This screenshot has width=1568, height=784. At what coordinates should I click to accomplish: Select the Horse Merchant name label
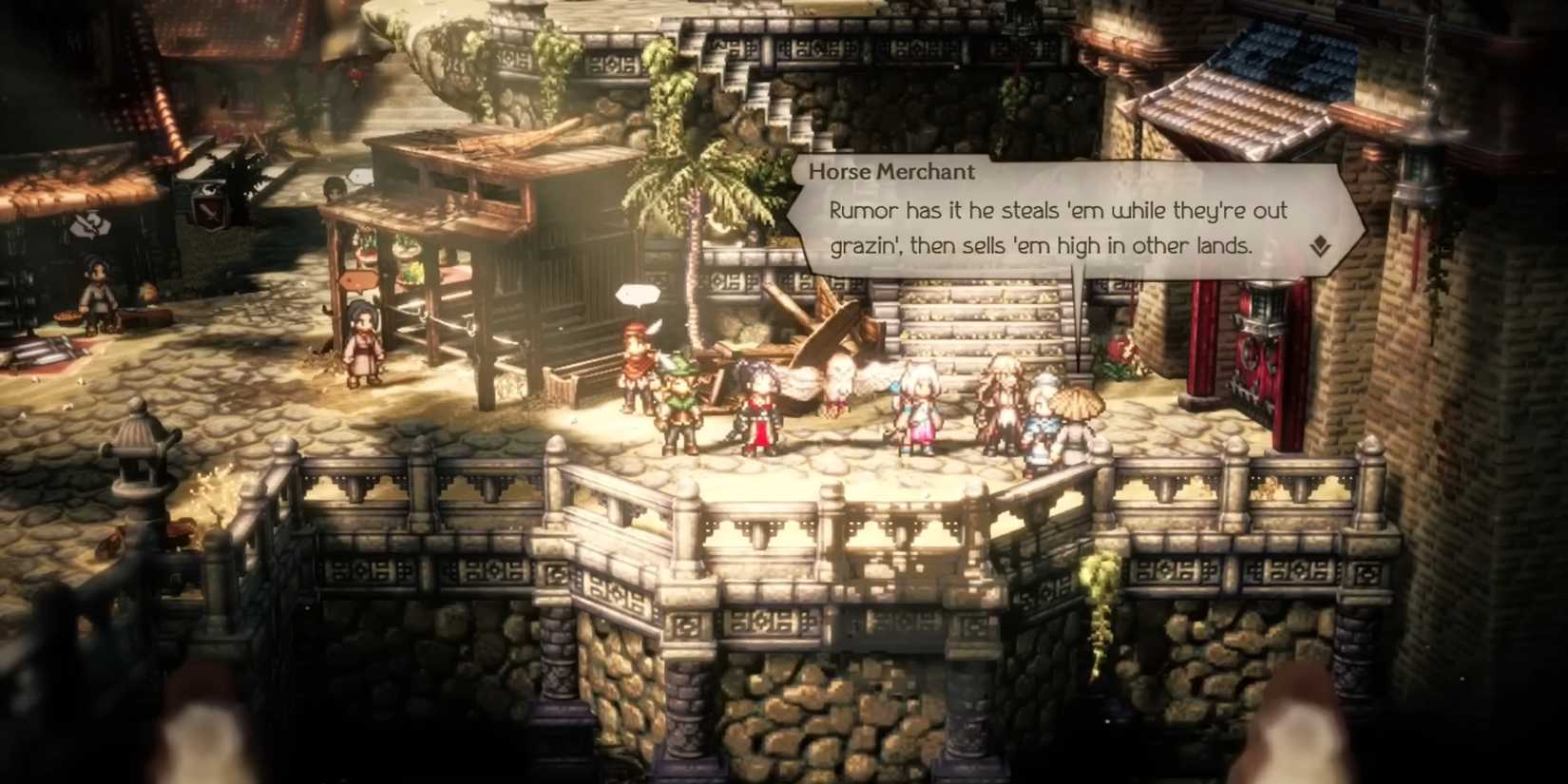click(x=891, y=172)
